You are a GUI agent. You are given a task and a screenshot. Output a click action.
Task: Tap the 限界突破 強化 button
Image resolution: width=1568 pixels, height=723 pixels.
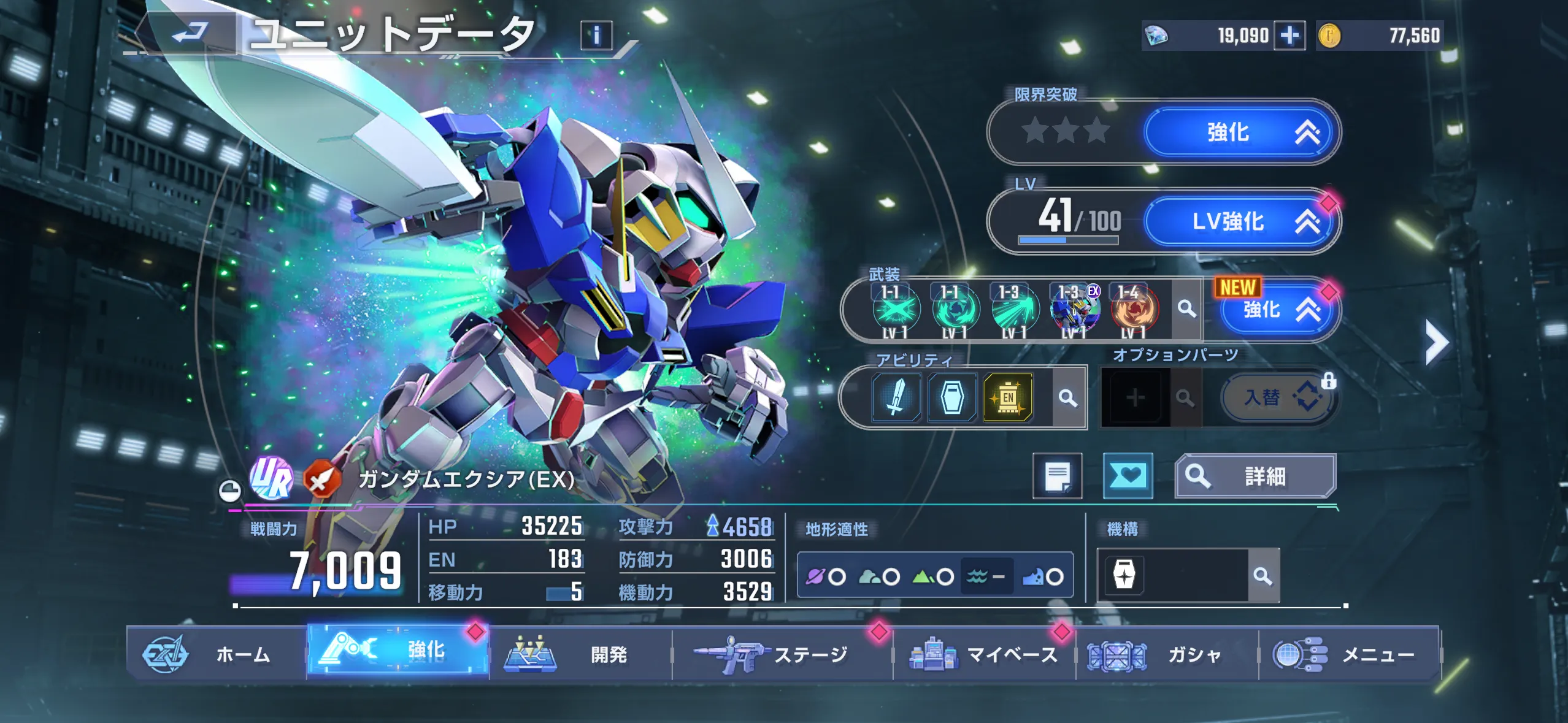pos(1240,132)
